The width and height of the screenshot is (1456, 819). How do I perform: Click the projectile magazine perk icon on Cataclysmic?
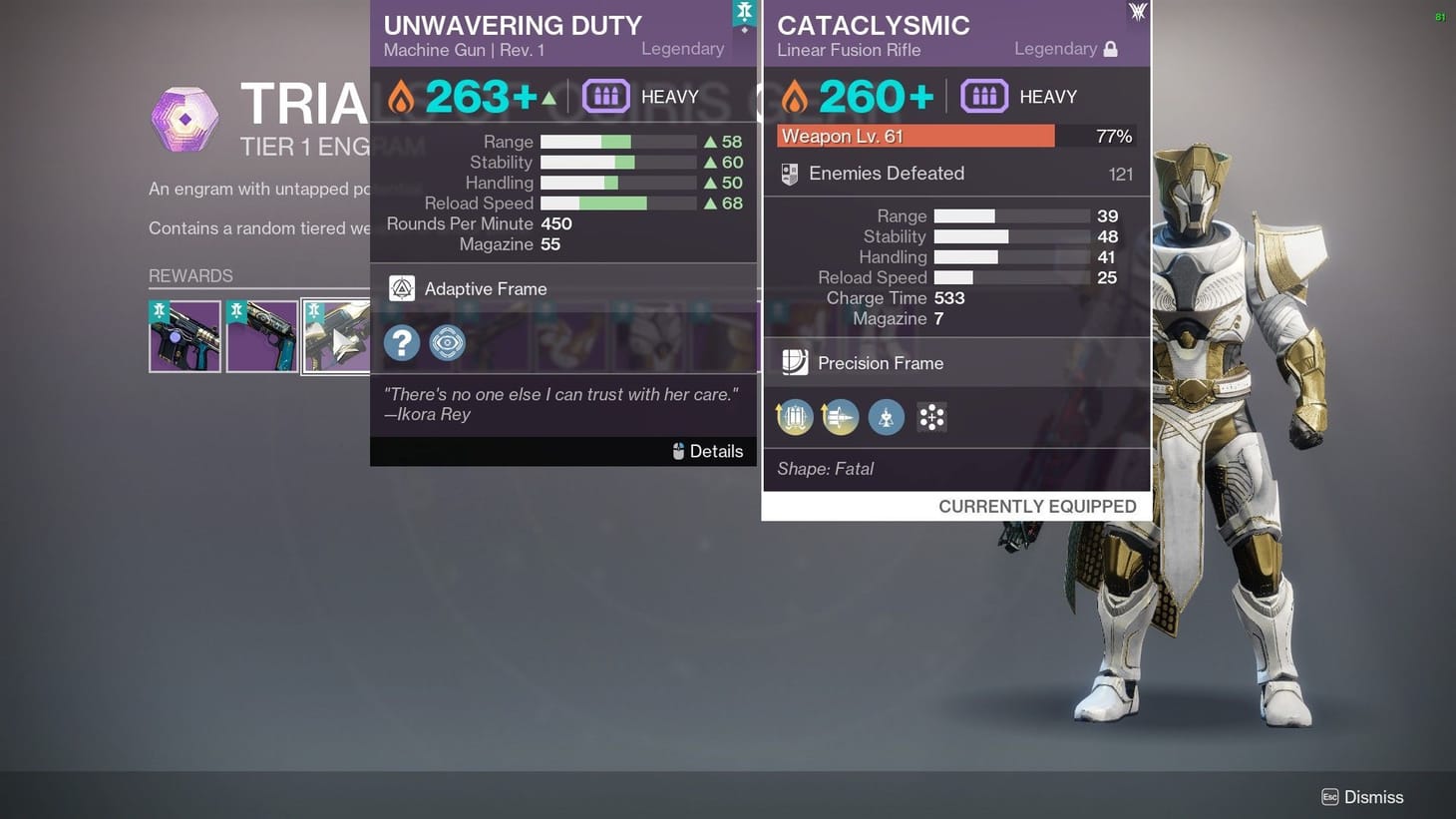tap(840, 416)
